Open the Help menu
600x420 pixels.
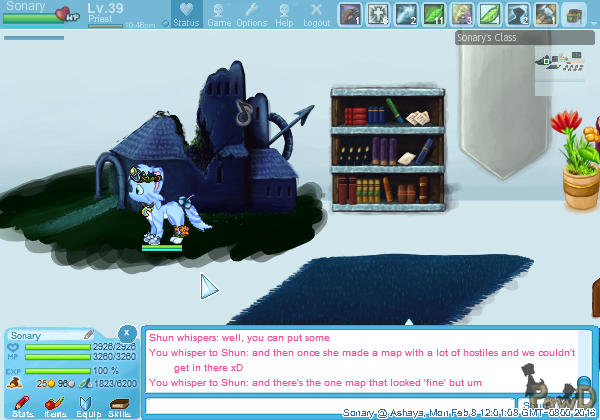click(284, 15)
